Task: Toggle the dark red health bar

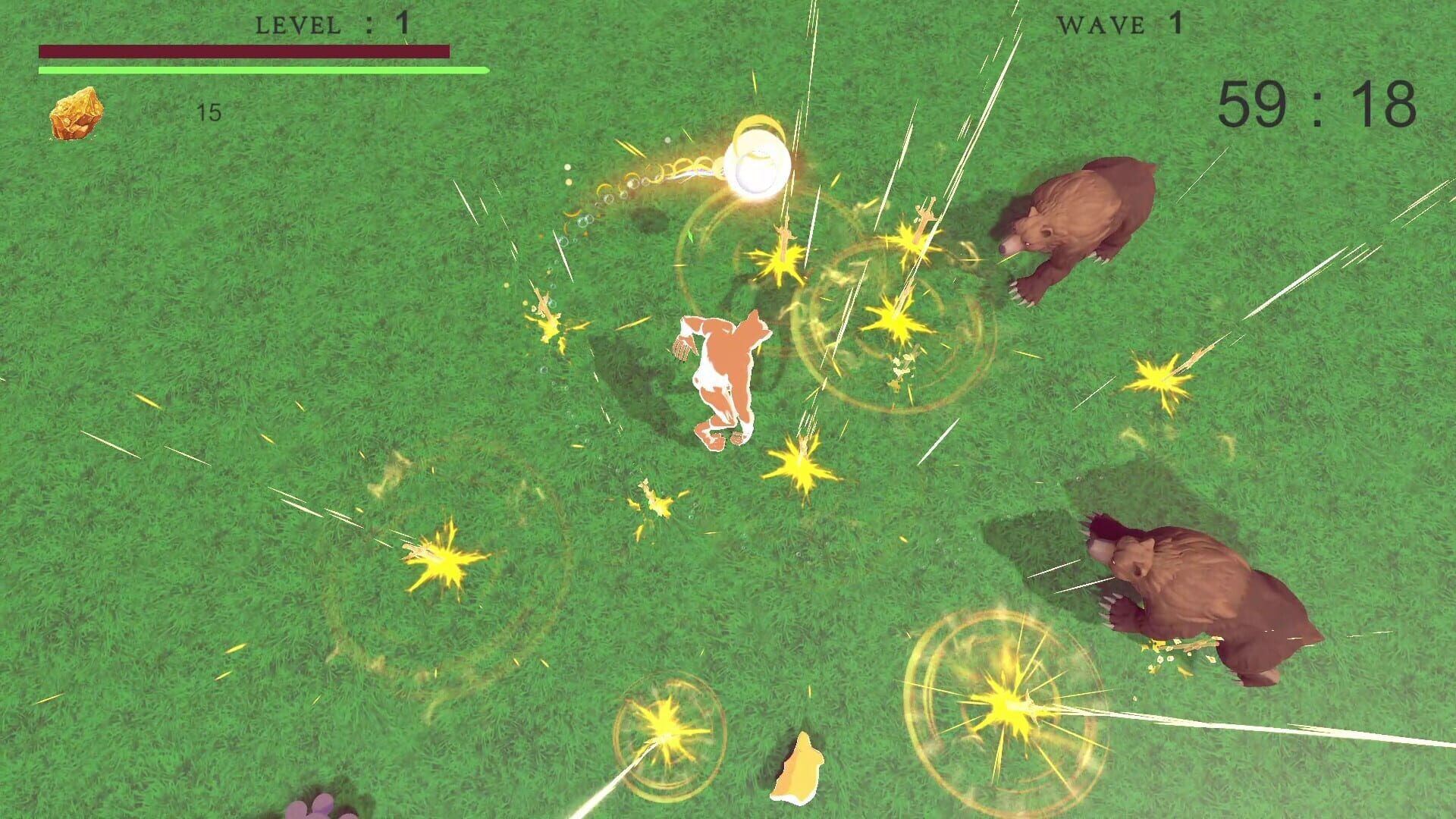Action: 243,50
